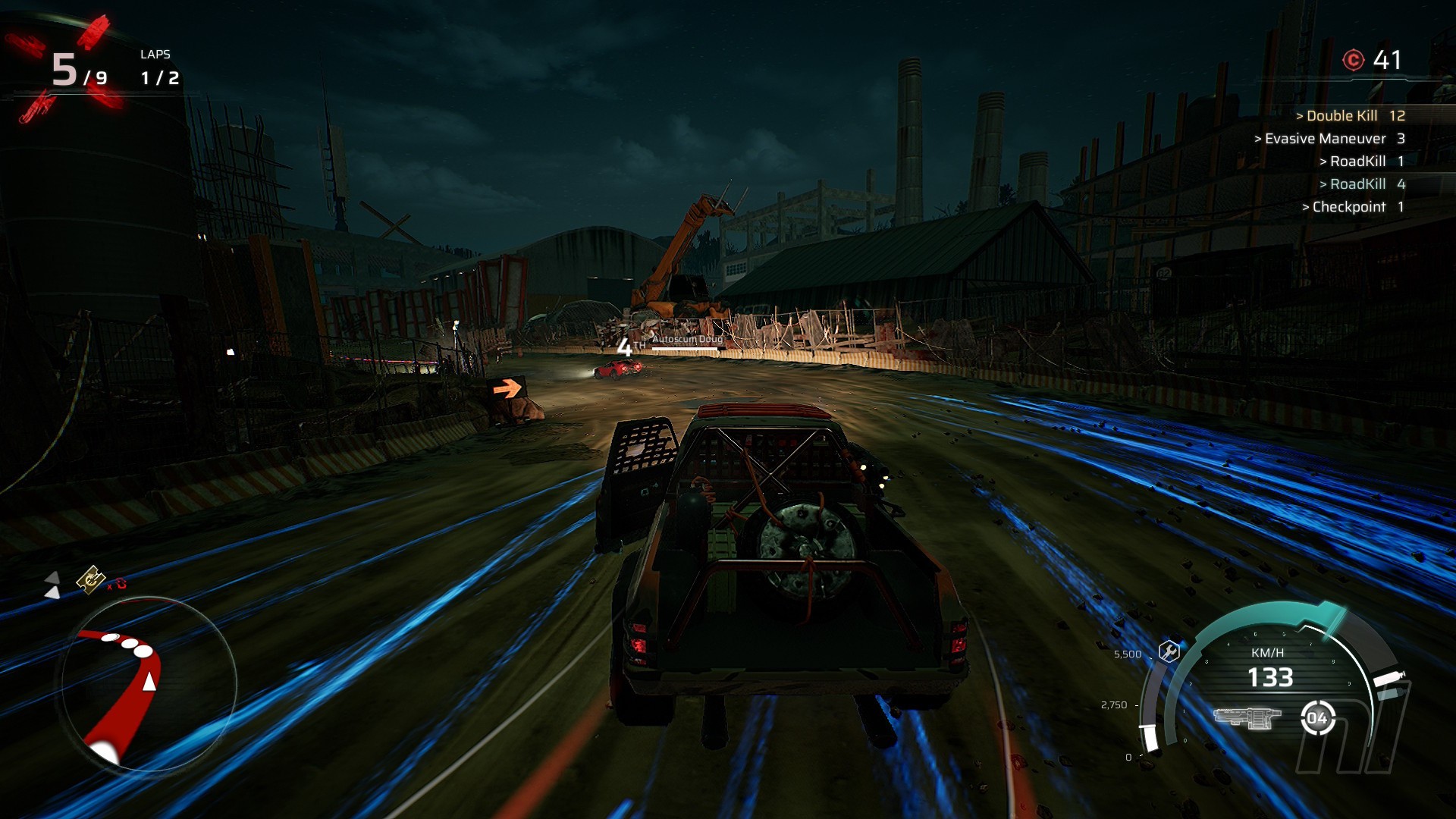Screen dimensions: 1456x819
Task: Select the mounted gun weapon icon
Action: (x=1247, y=717)
